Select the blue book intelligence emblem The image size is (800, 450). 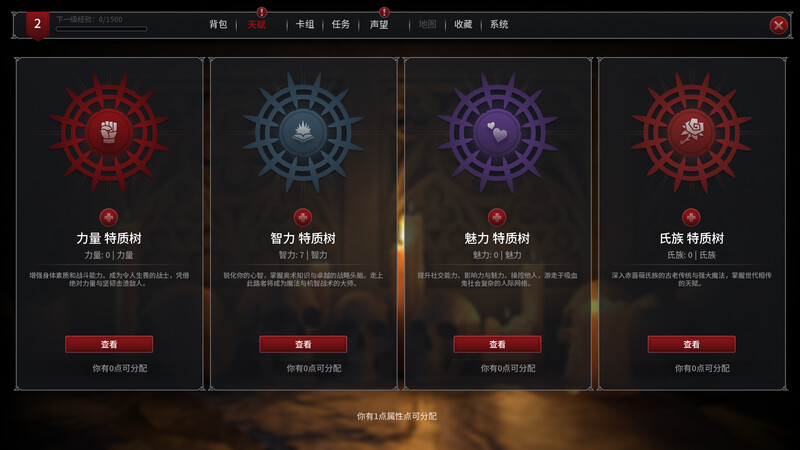pos(303,130)
